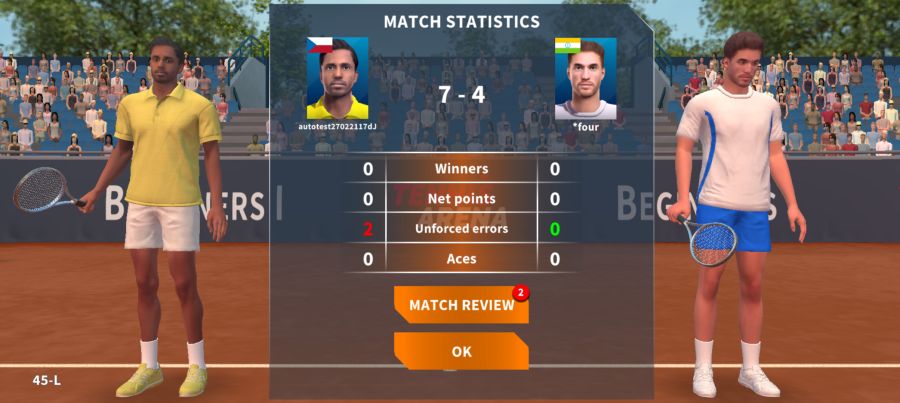Confirm with the OK button
900x403 pixels.
(461, 351)
